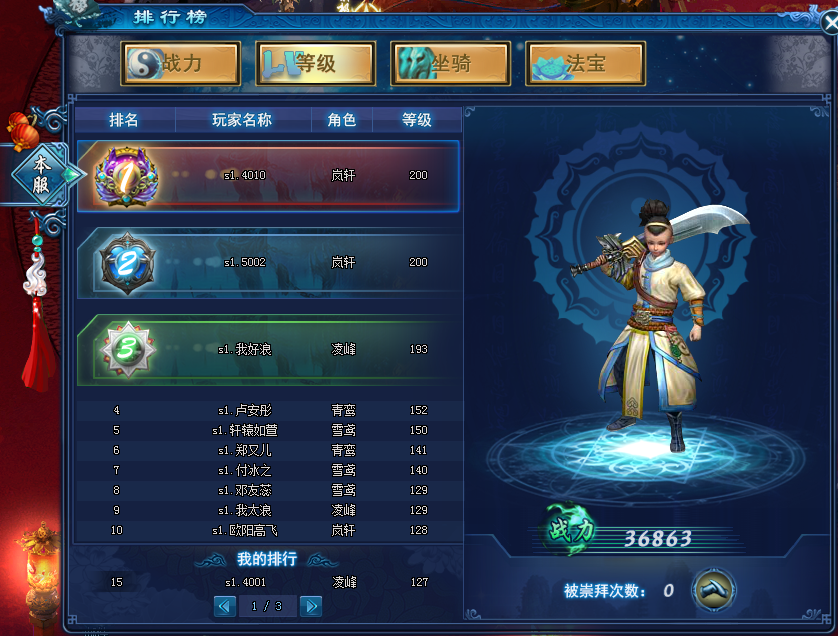
Task: Click rank 7 player s1.付冰之
Action: (x=268, y=471)
